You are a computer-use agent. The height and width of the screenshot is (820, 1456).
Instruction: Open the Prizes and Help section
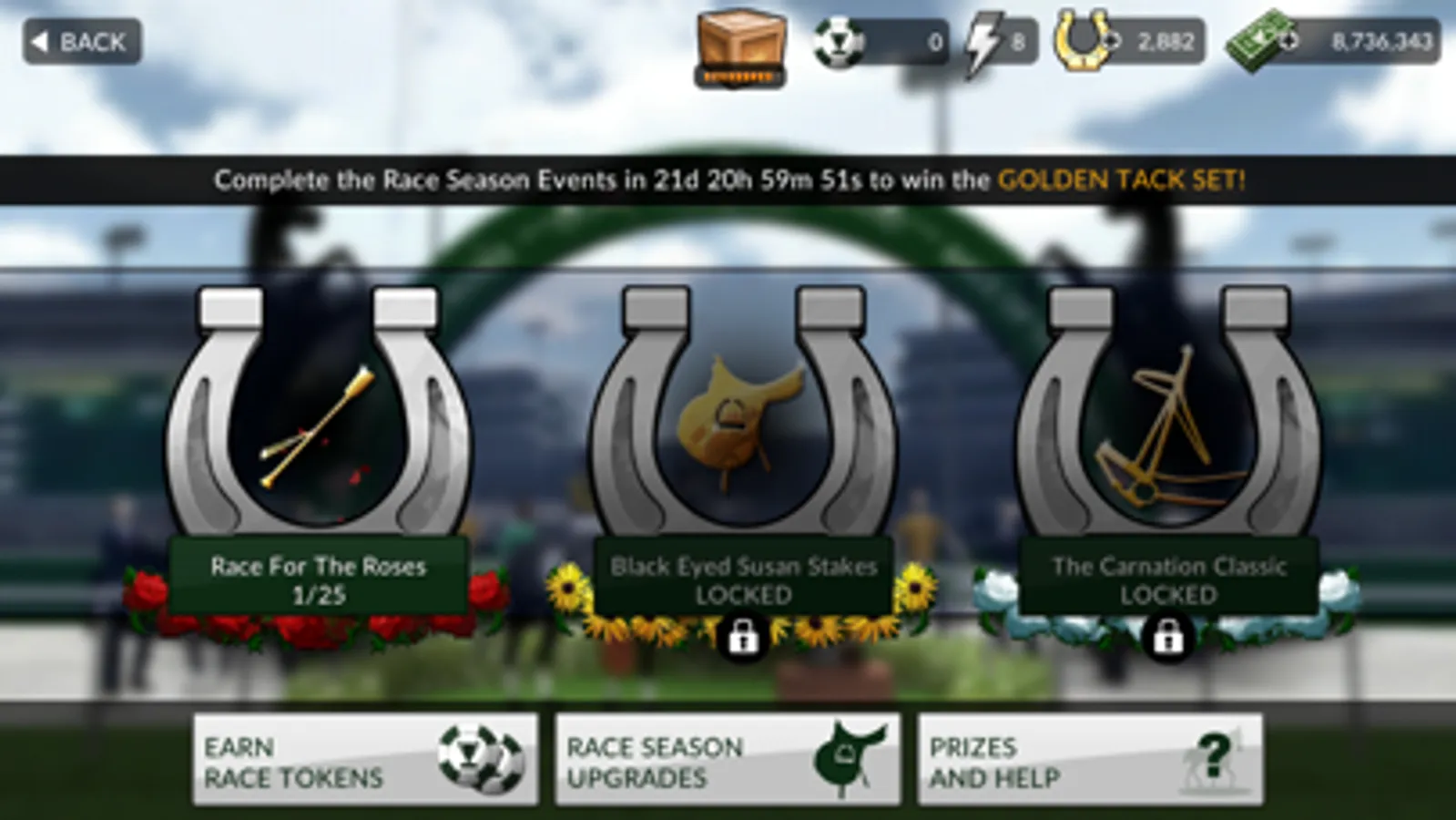[x=1088, y=758]
